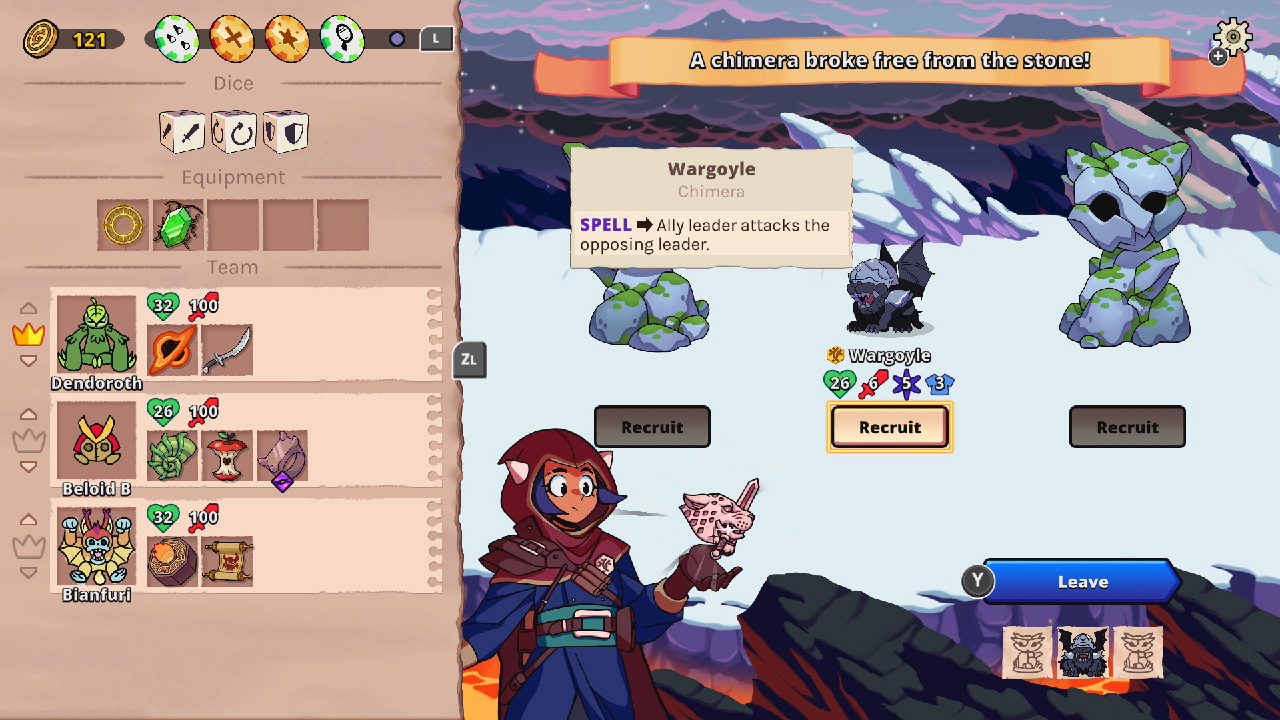The image size is (1280, 720).
Task: Select the green scarab equipment item
Action: 176,224
